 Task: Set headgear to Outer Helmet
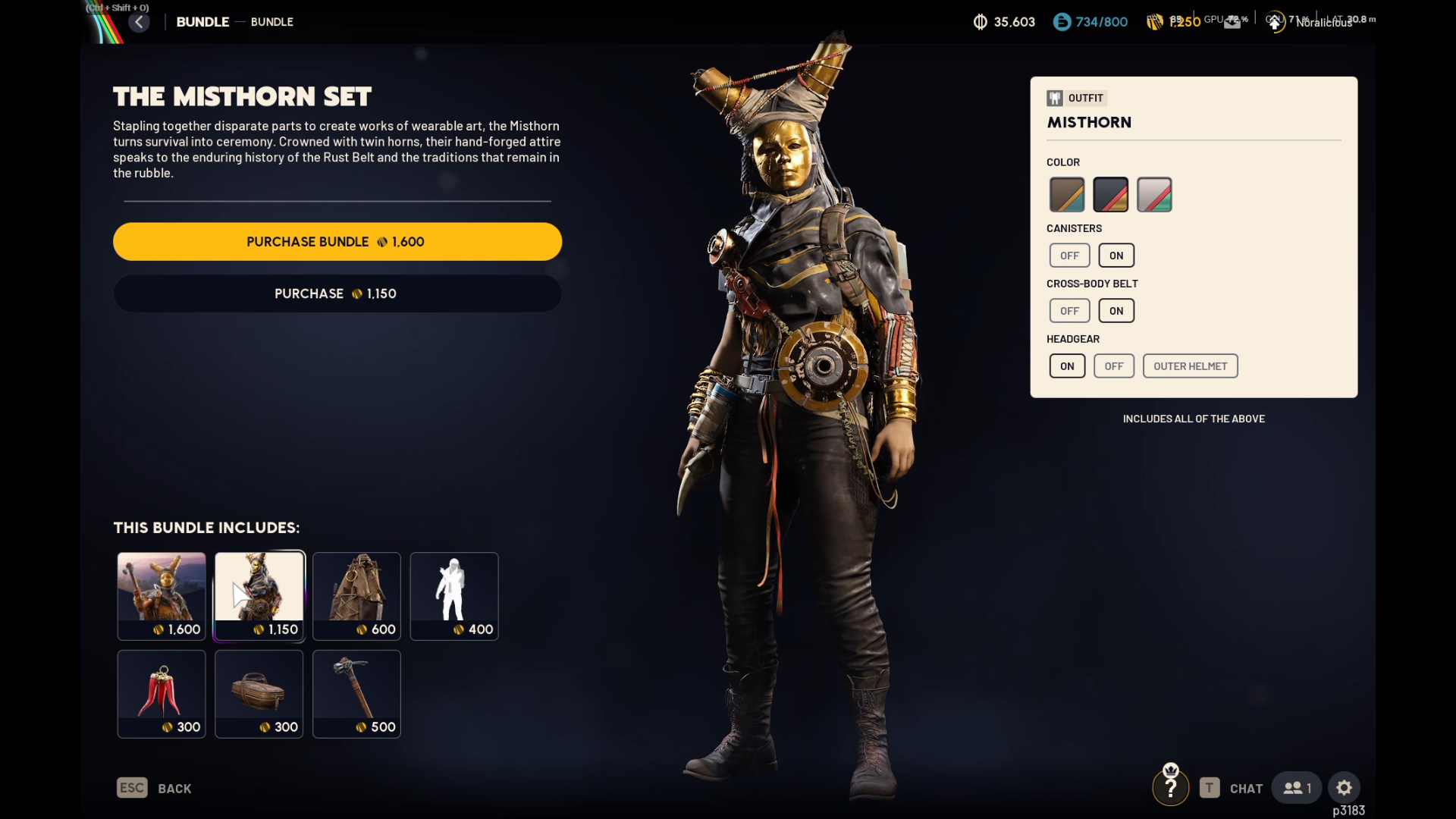click(1190, 366)
